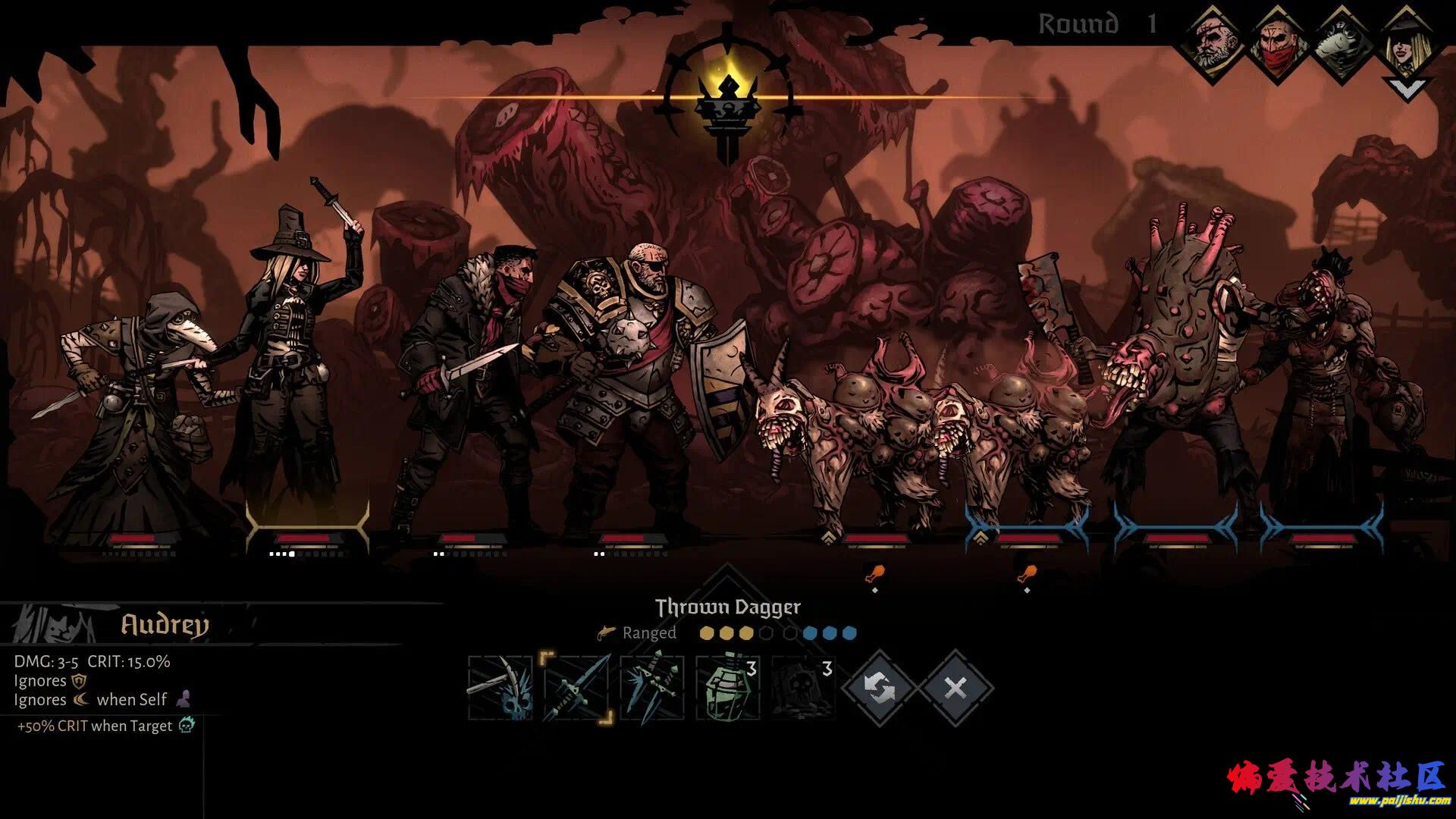Select the greyed tombstone skull skill
1456x819 pixels.
coord(803,688)
